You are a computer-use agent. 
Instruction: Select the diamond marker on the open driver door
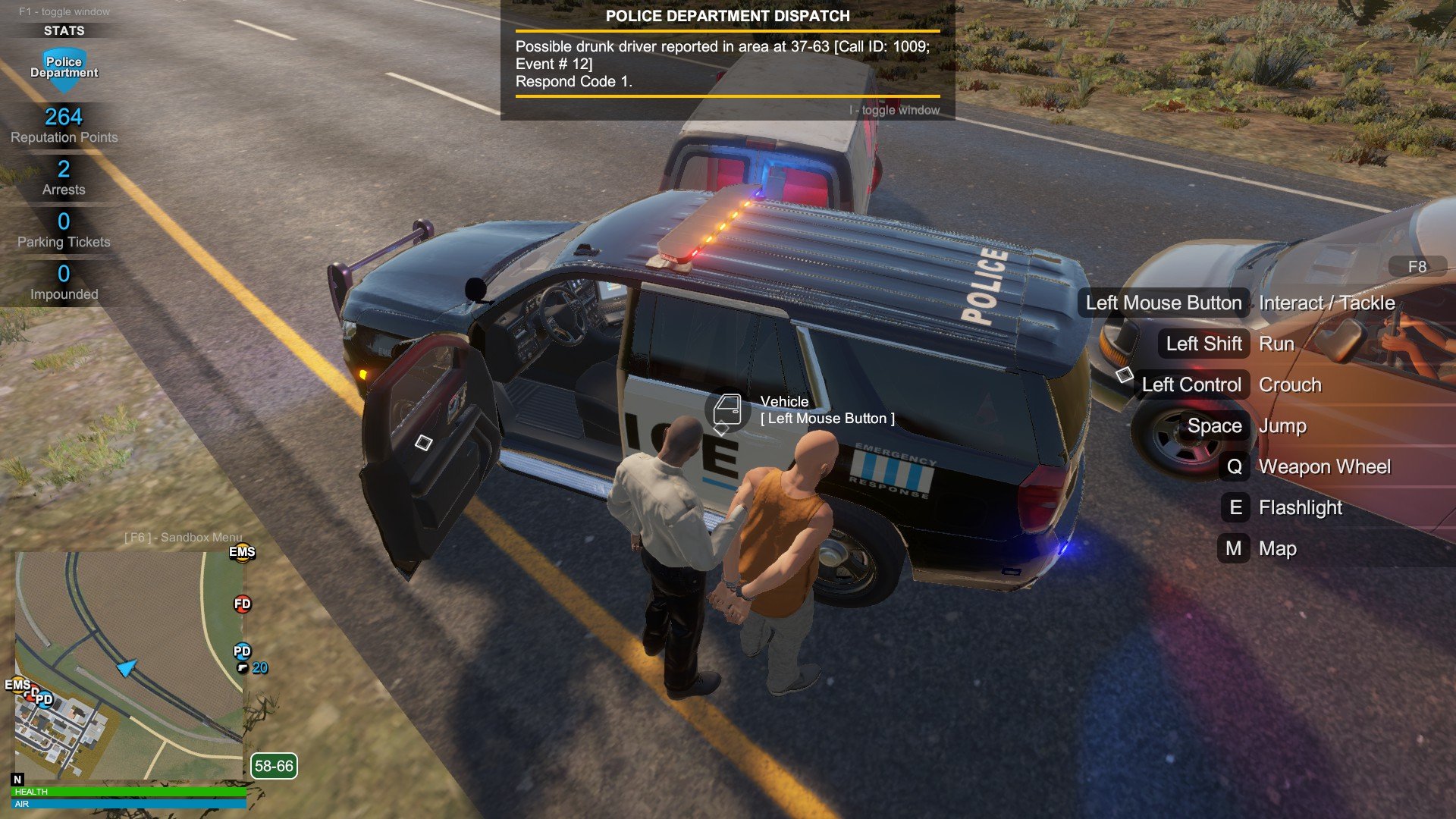(x=423, y=442)
